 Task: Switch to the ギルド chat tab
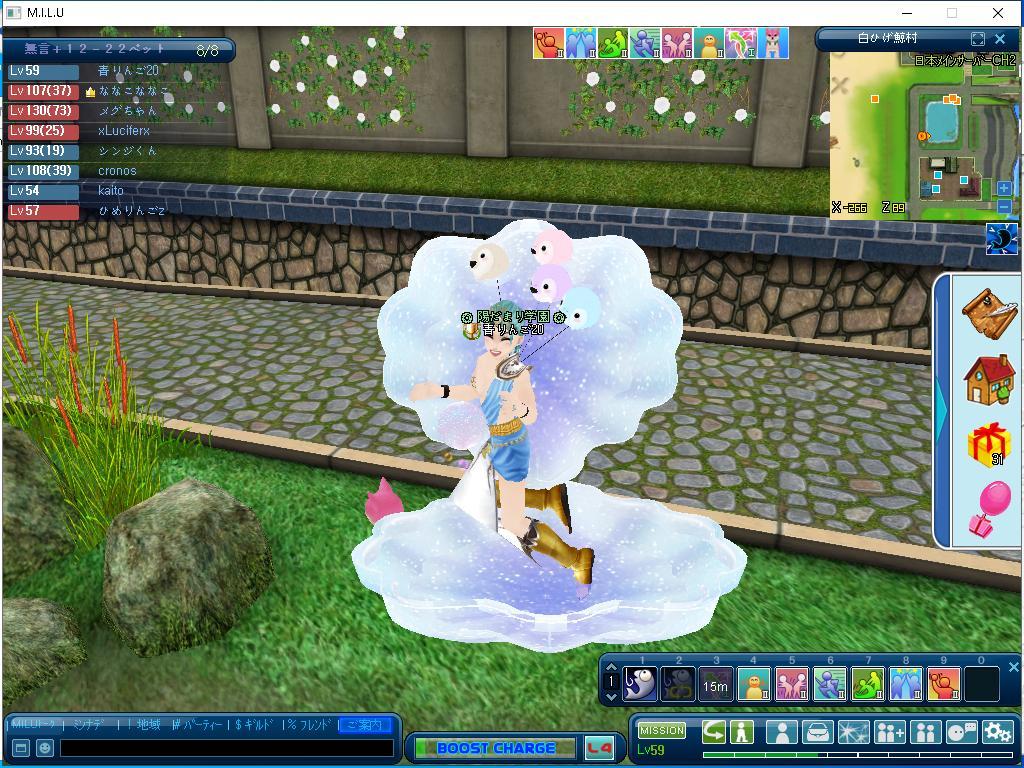click(254, 724)
